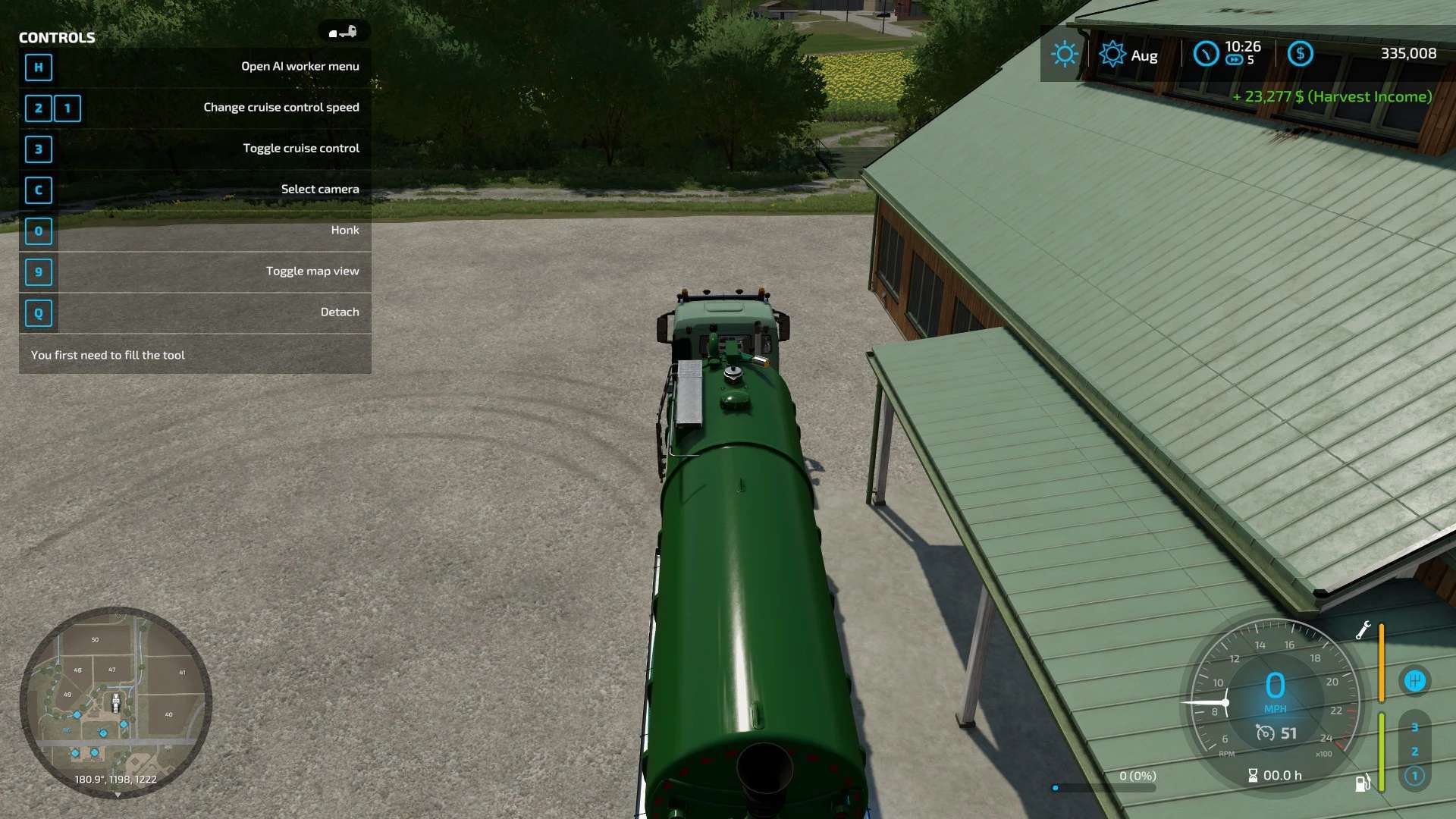Open the August season indicator icon
Image resolution: width=1456 pixels, height=819 pixels.
pyautogui.click(x=1112, y=55)
